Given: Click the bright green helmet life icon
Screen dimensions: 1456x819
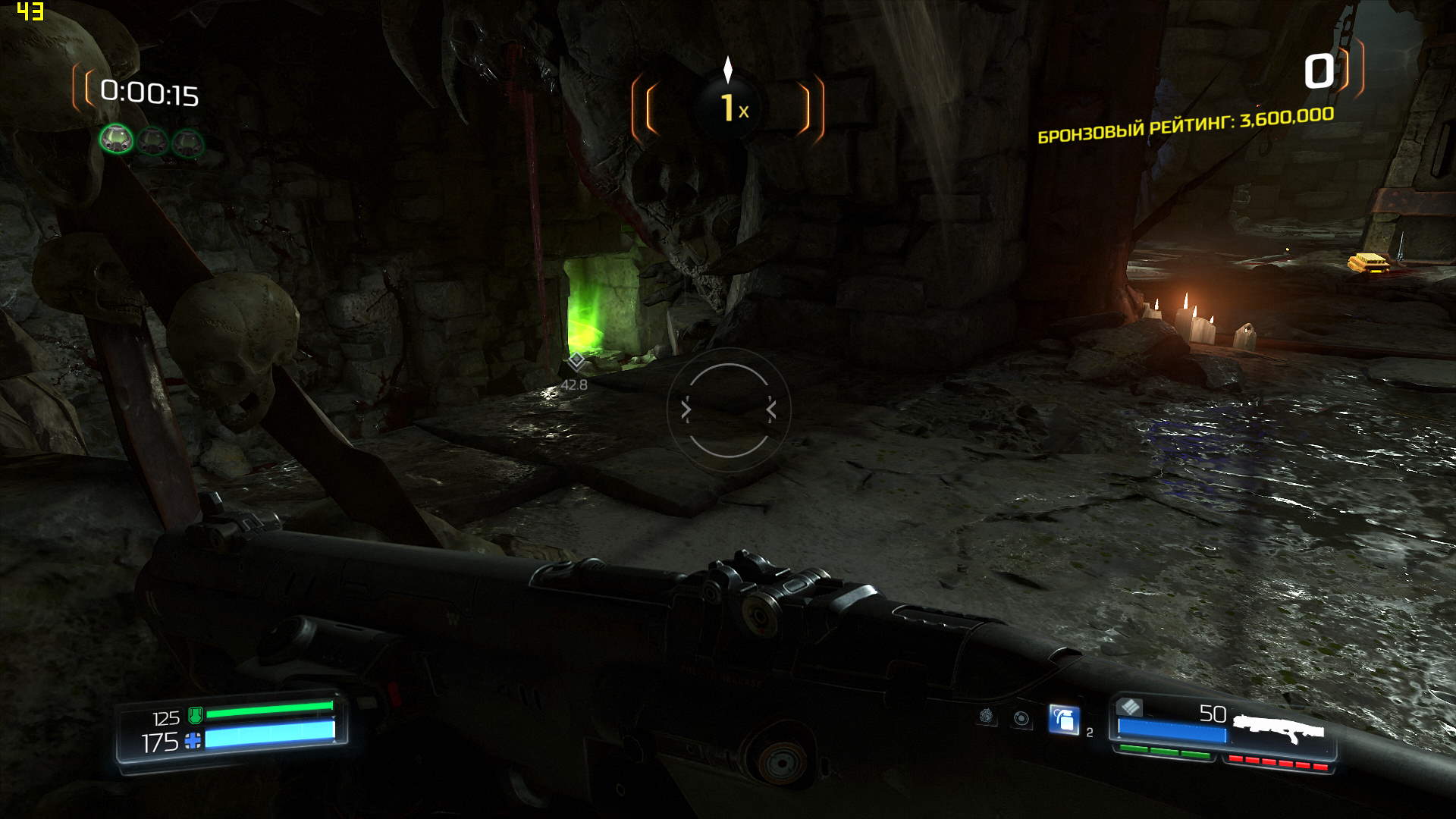Looking at the screenshot, I should point(116,140).
